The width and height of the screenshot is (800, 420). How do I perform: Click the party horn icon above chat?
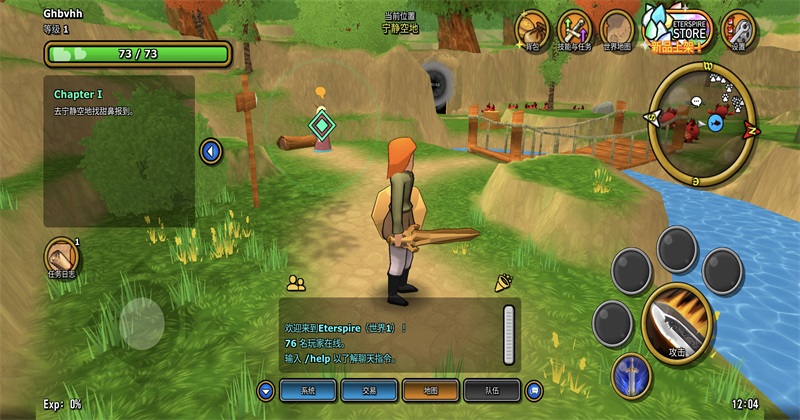click(x=503, y=283)
